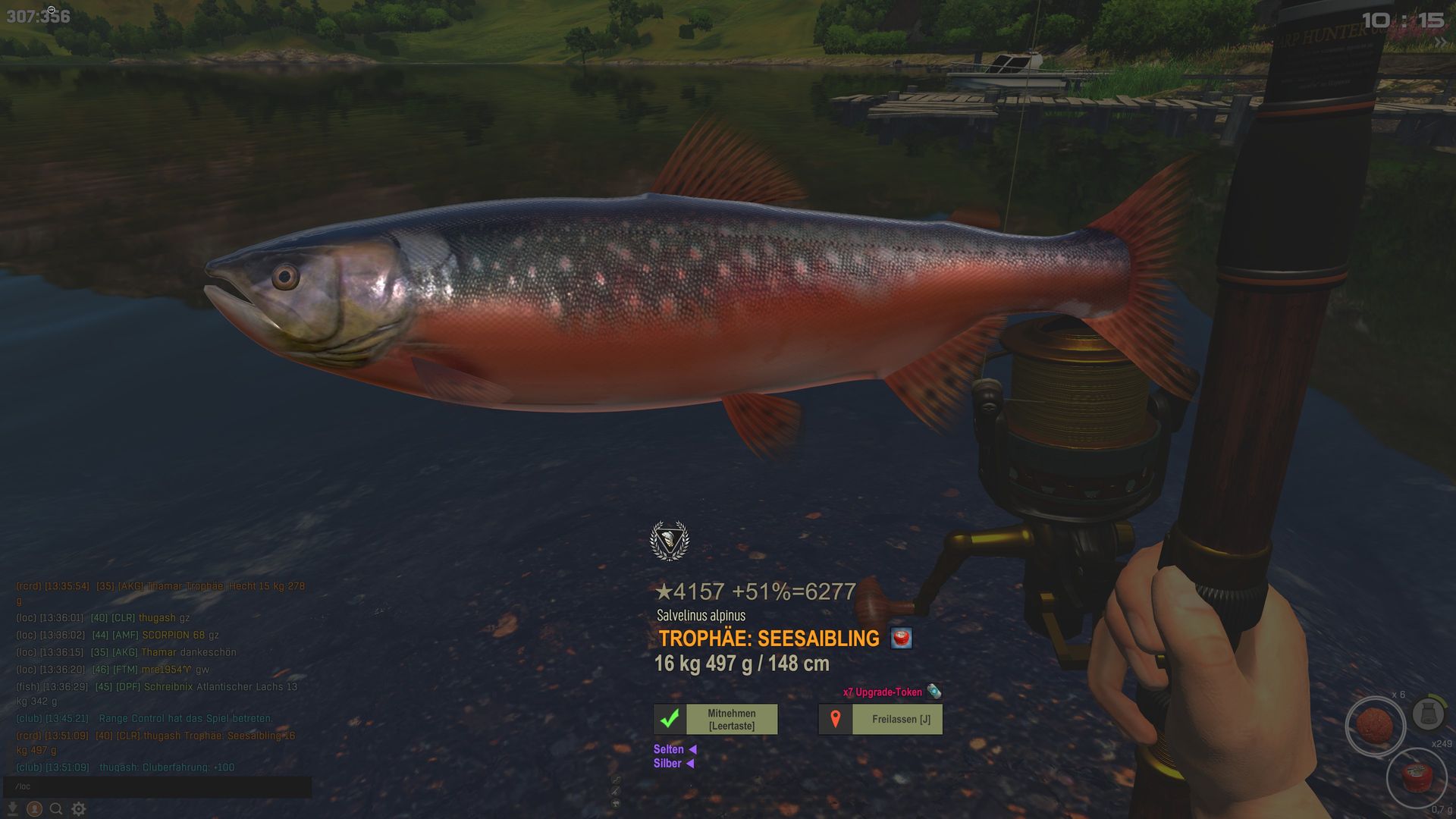Select the red bait jar slot
The image size is (1456, 819).
tap(1415, 778)
